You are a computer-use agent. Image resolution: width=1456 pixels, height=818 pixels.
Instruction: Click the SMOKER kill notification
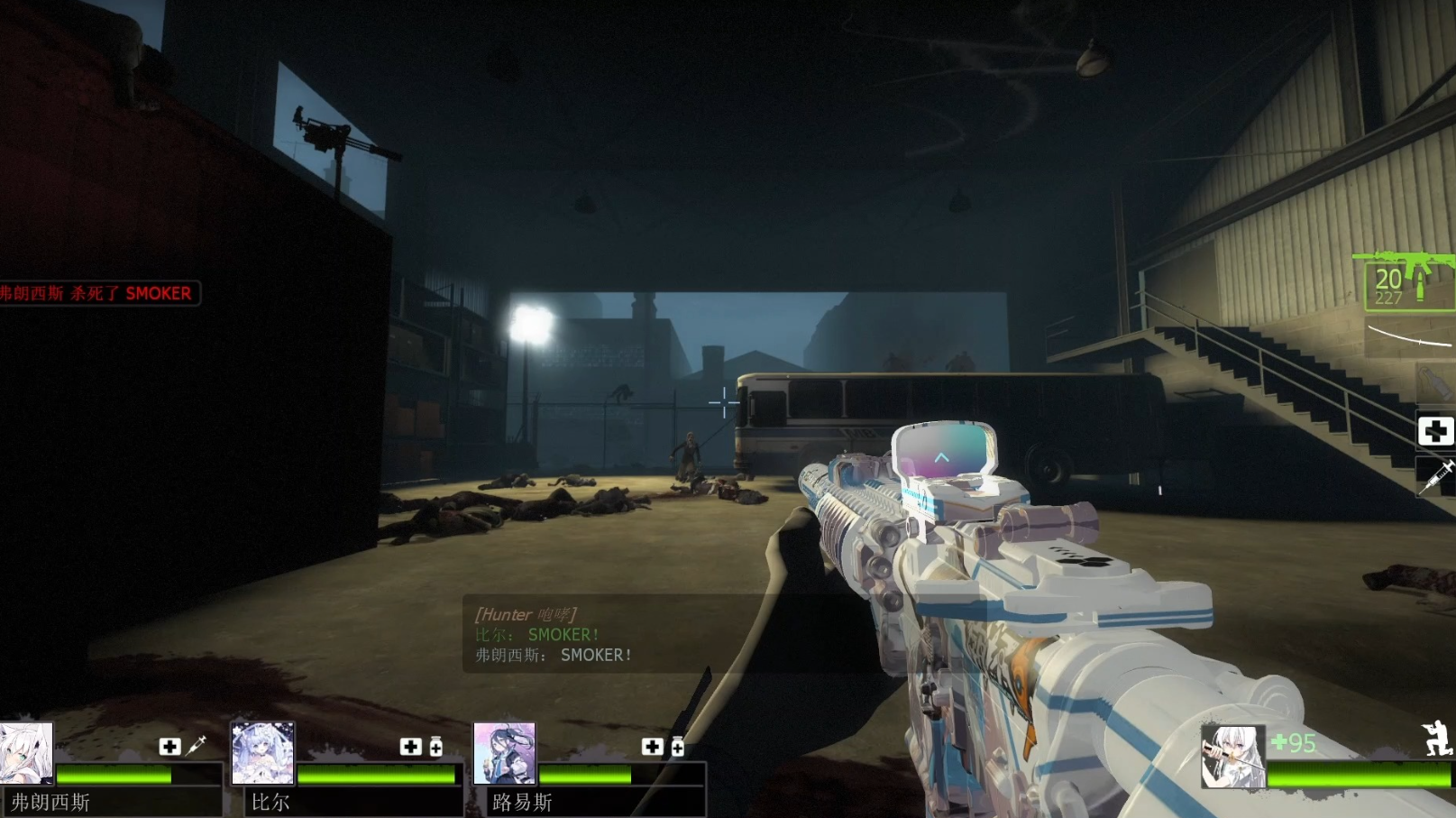click(x=97, y=293)
